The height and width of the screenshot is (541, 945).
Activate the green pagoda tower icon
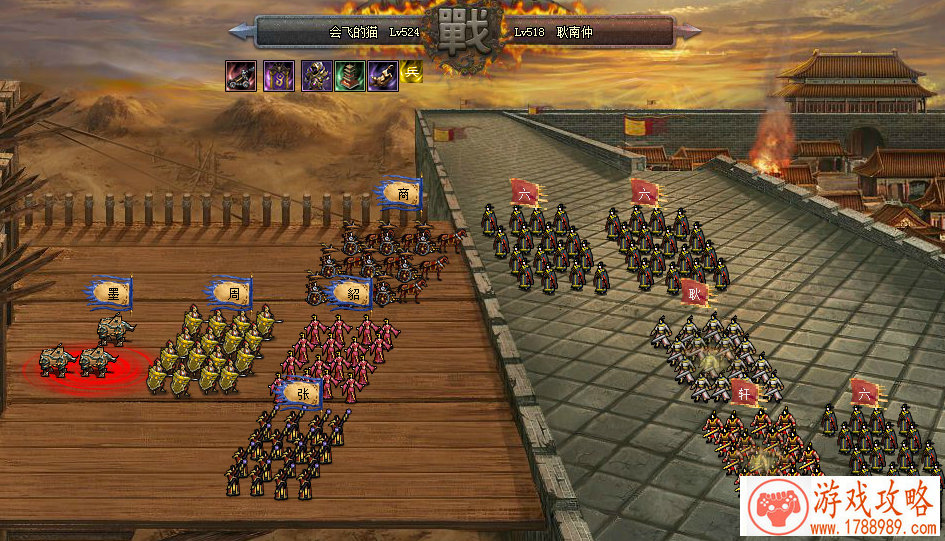349,74
